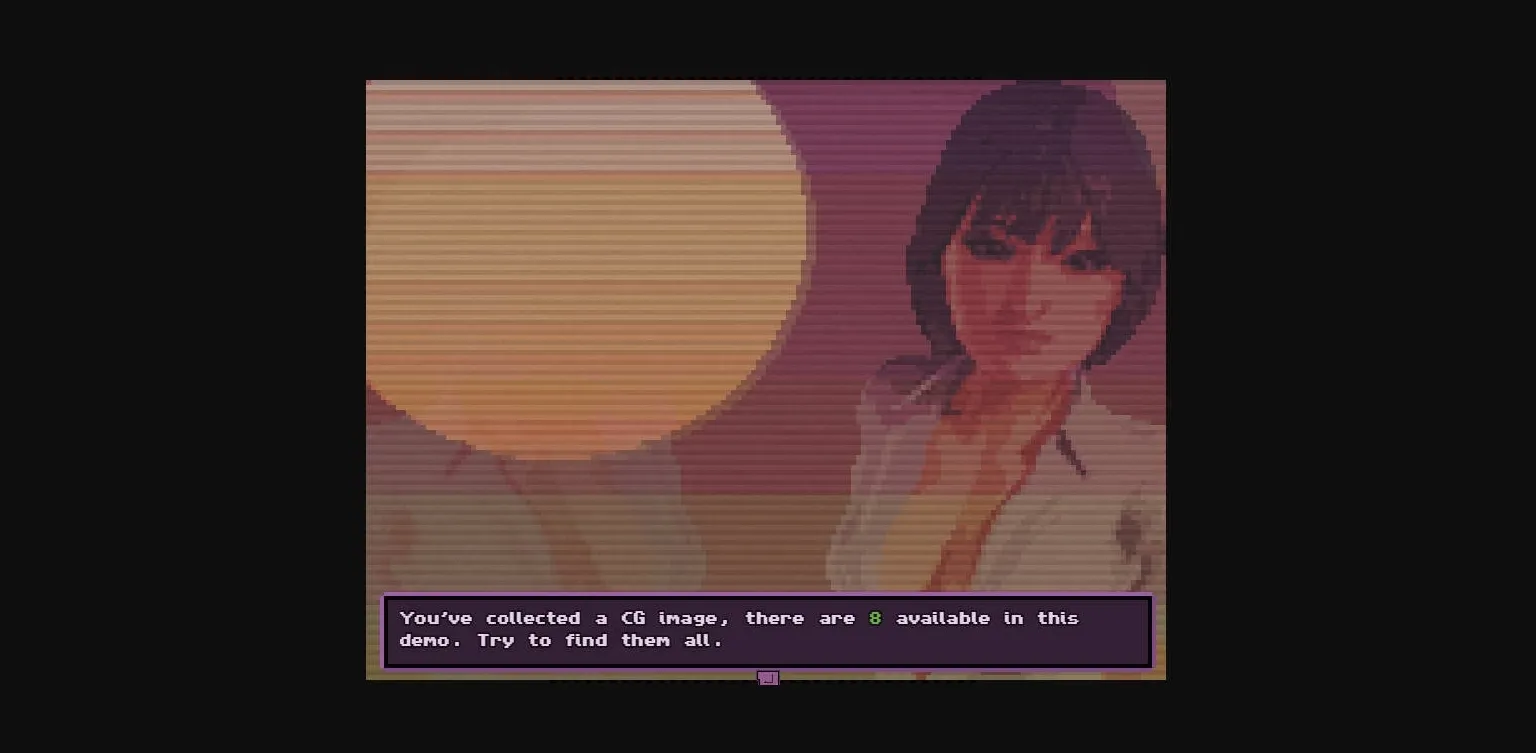This screenshot has height=753, width=1536.
Task: Click the green number 8 in the message
Action: (x=875, y=618)
